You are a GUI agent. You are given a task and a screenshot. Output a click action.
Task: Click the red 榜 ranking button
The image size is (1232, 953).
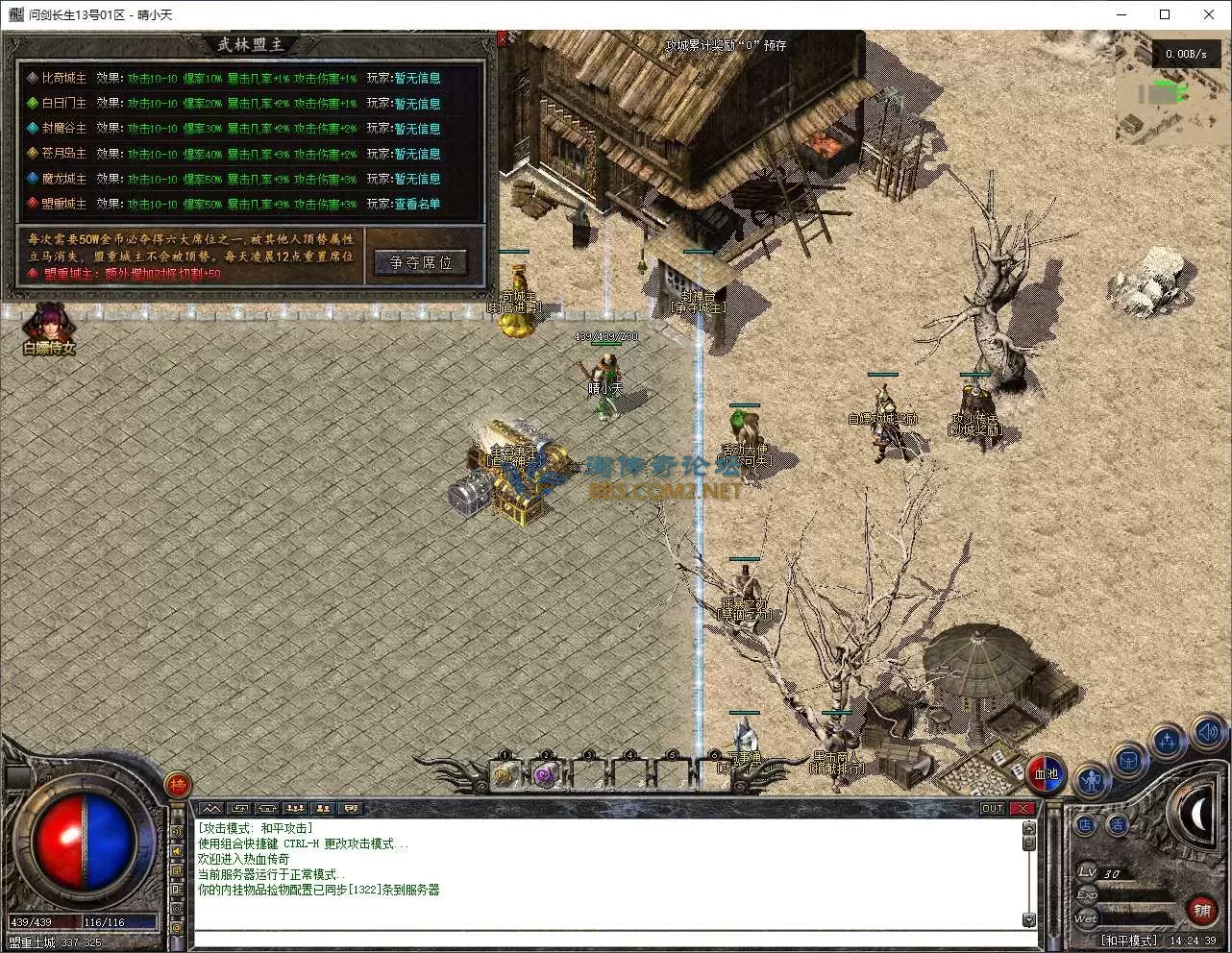[178, 786]
